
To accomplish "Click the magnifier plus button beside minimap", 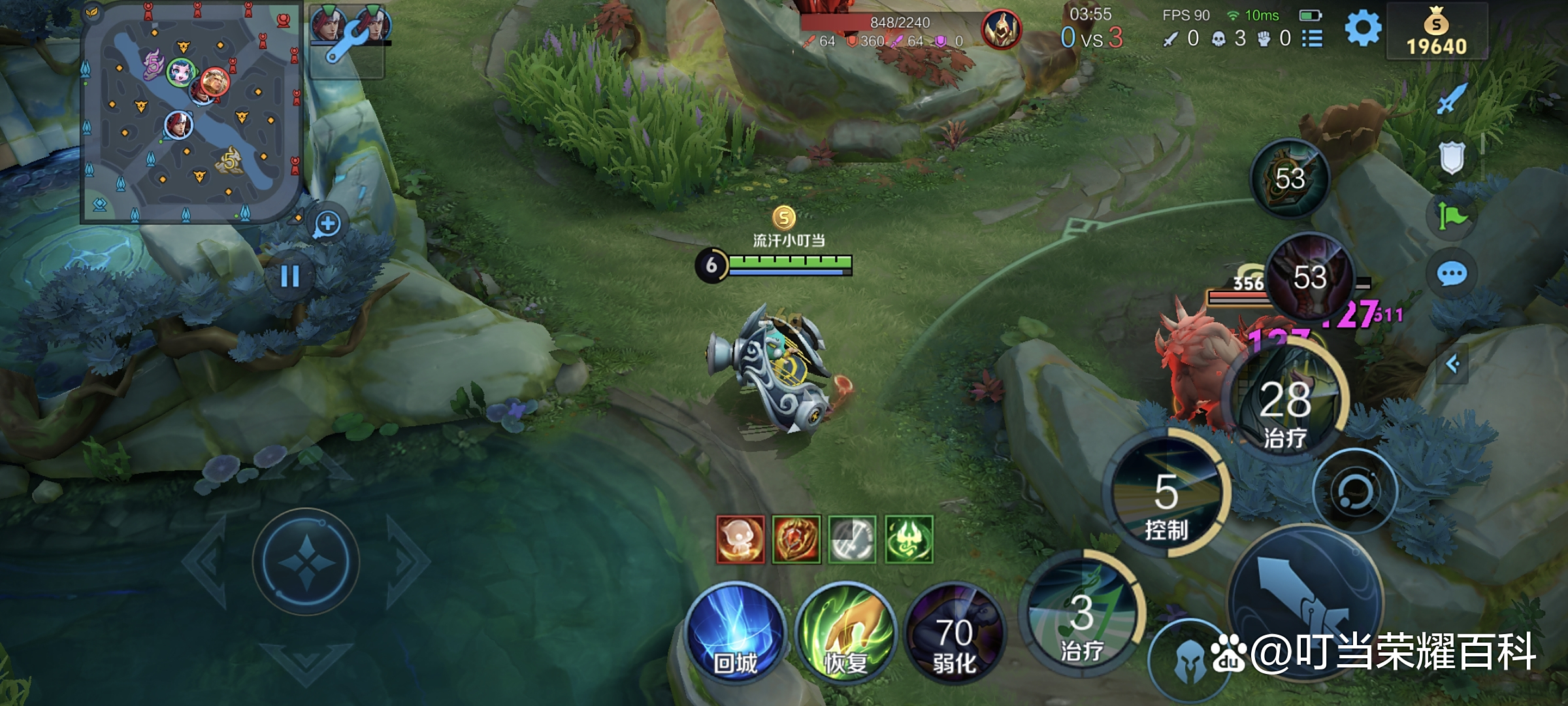I will (x=327, y=224).
